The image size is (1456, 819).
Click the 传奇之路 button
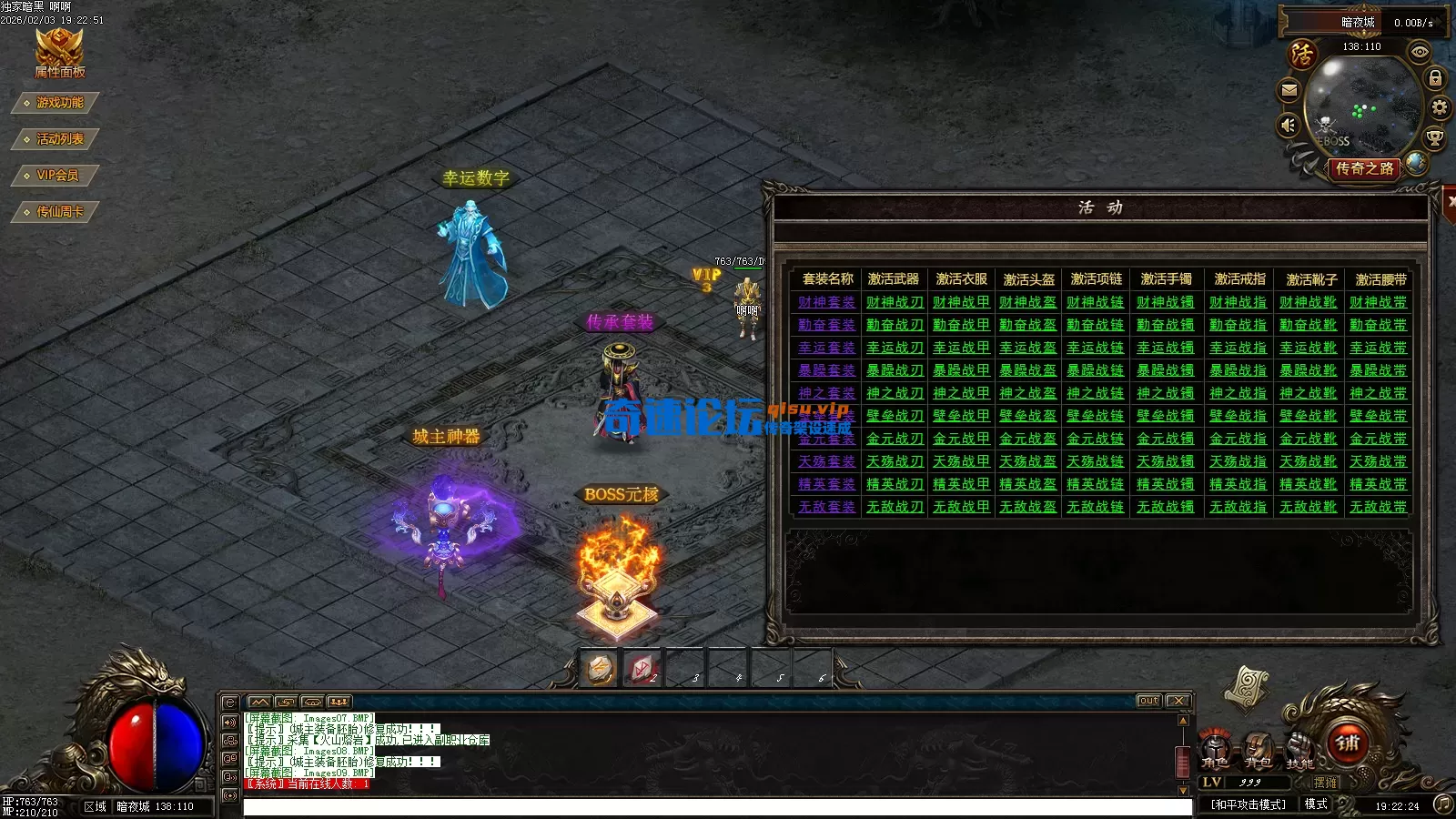click(x=1364, y=168)
